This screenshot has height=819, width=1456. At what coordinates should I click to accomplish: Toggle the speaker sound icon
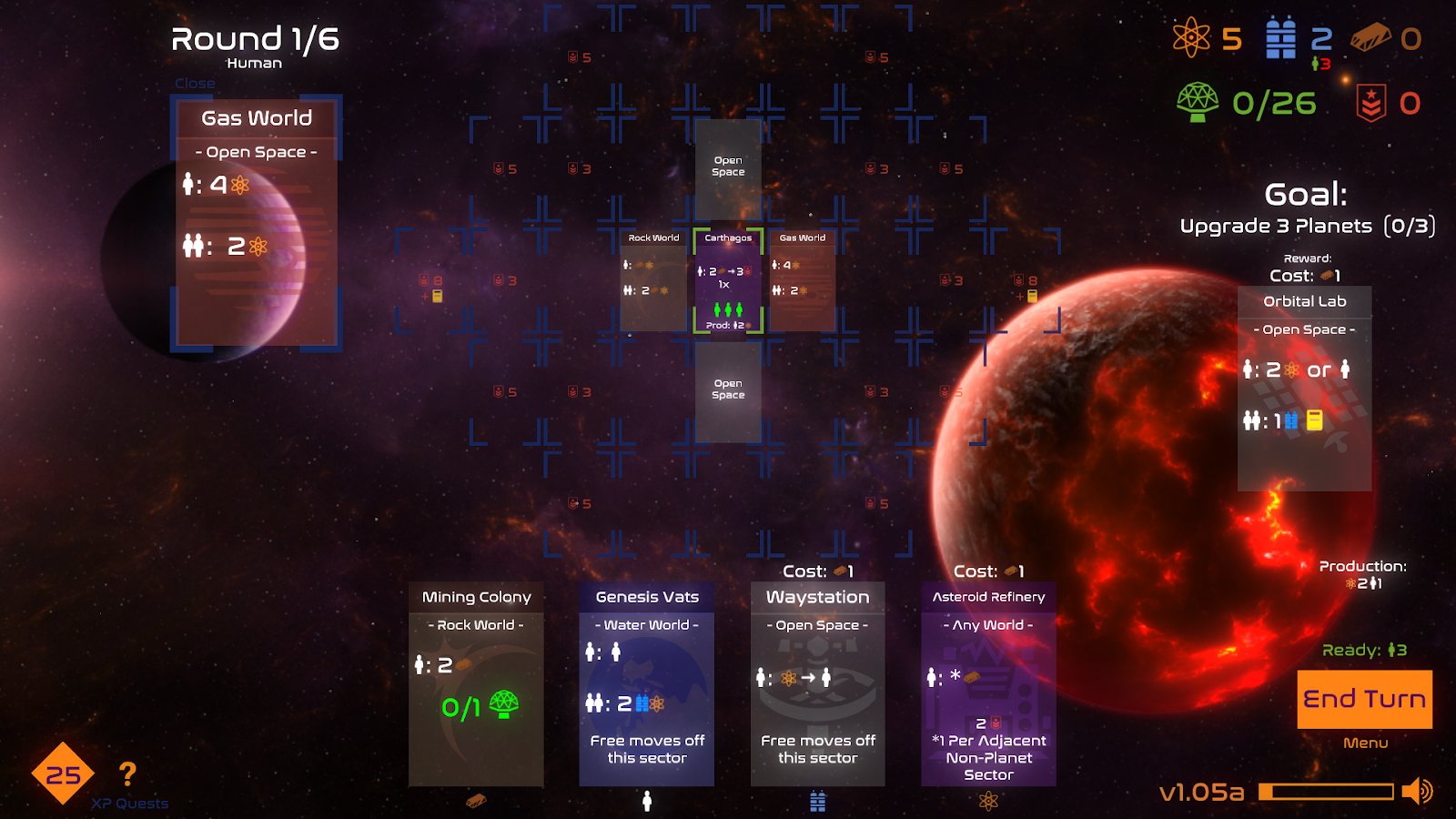click(x=1417, y=792)
